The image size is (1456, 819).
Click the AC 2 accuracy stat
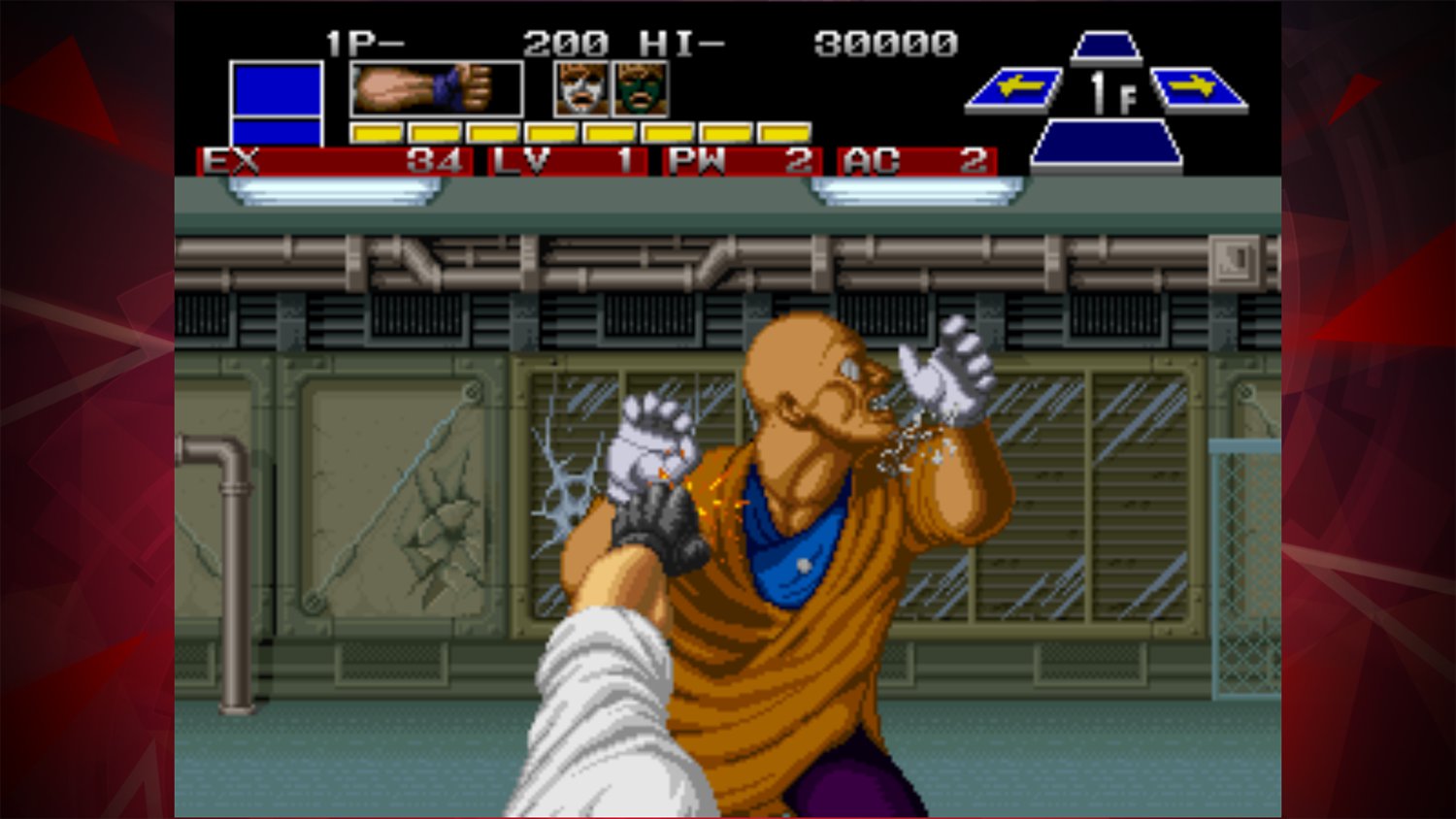click(917, 162)
